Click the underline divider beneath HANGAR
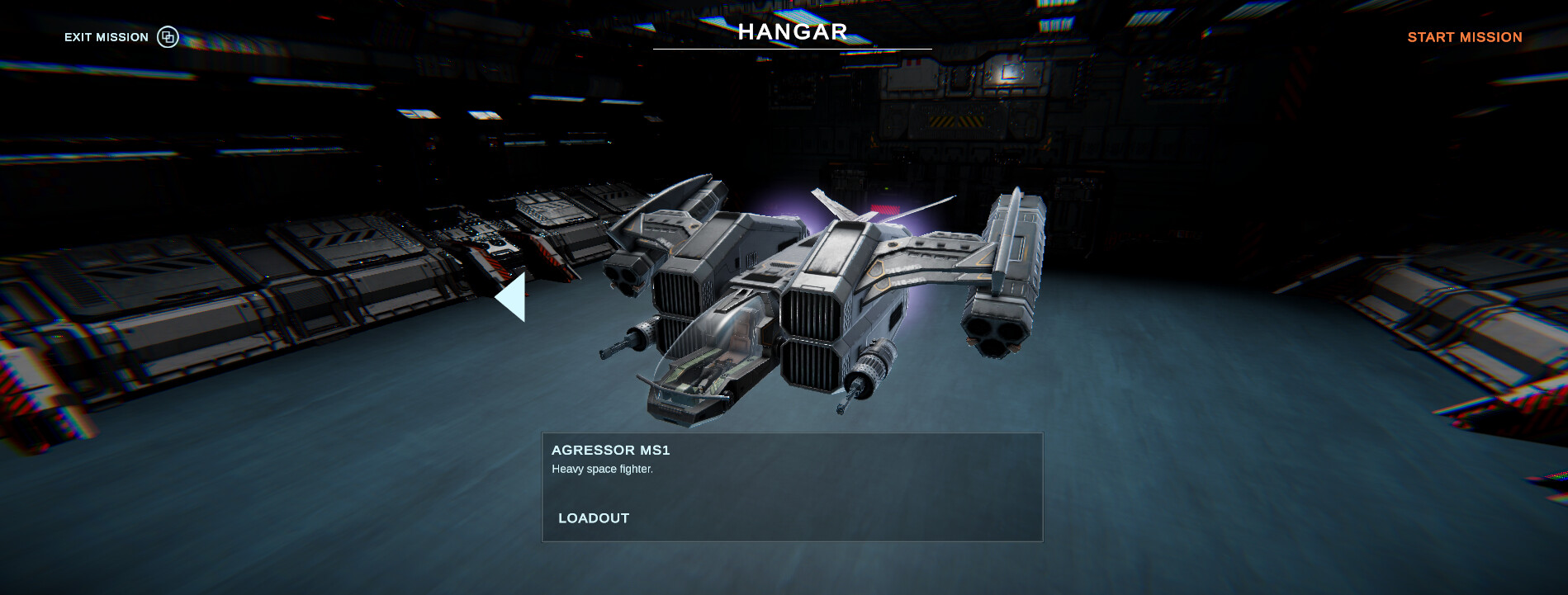The image size is (1568, 595). [792, 50]
